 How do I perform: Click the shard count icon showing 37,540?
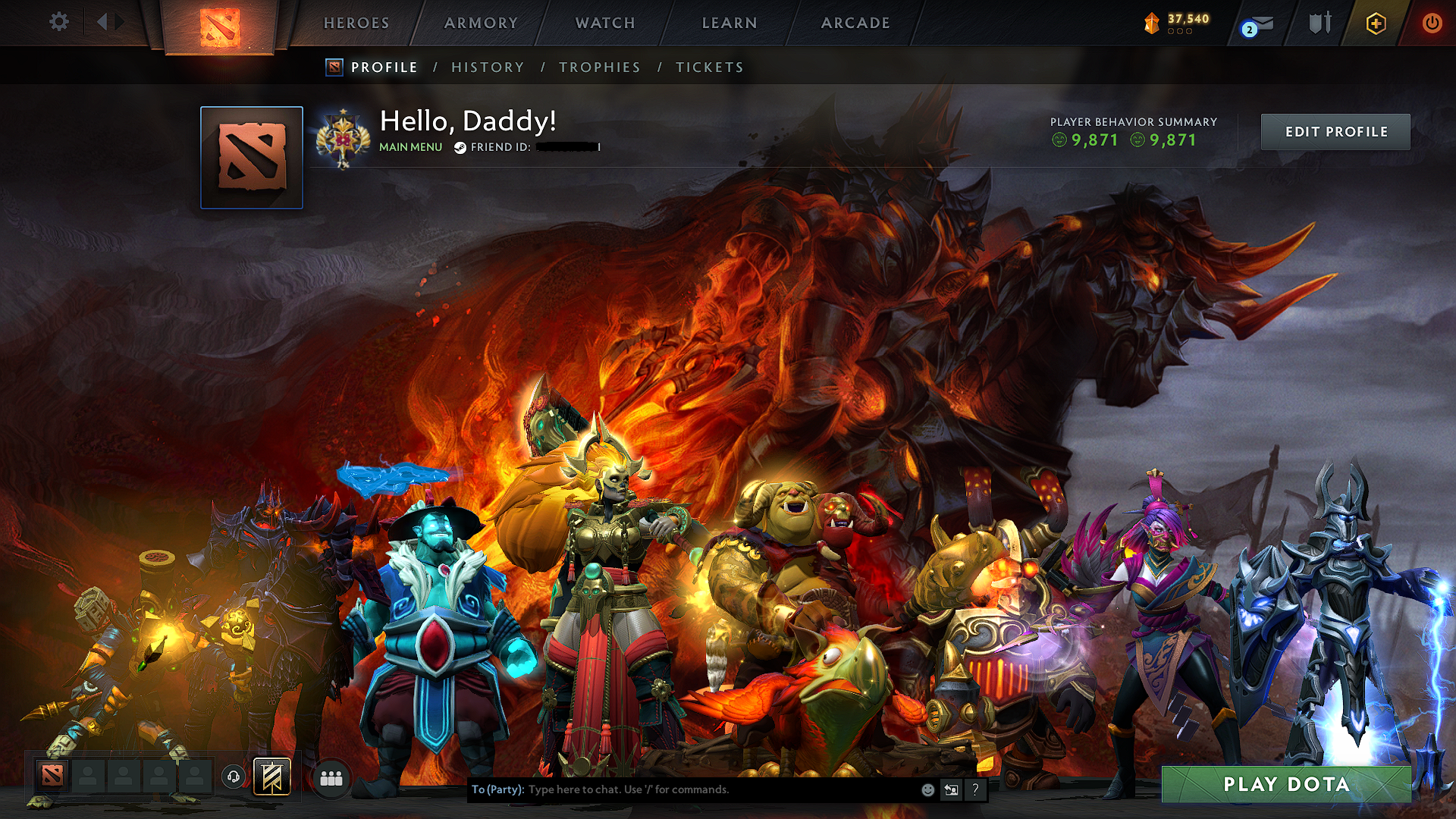(x=1151, y=23)
